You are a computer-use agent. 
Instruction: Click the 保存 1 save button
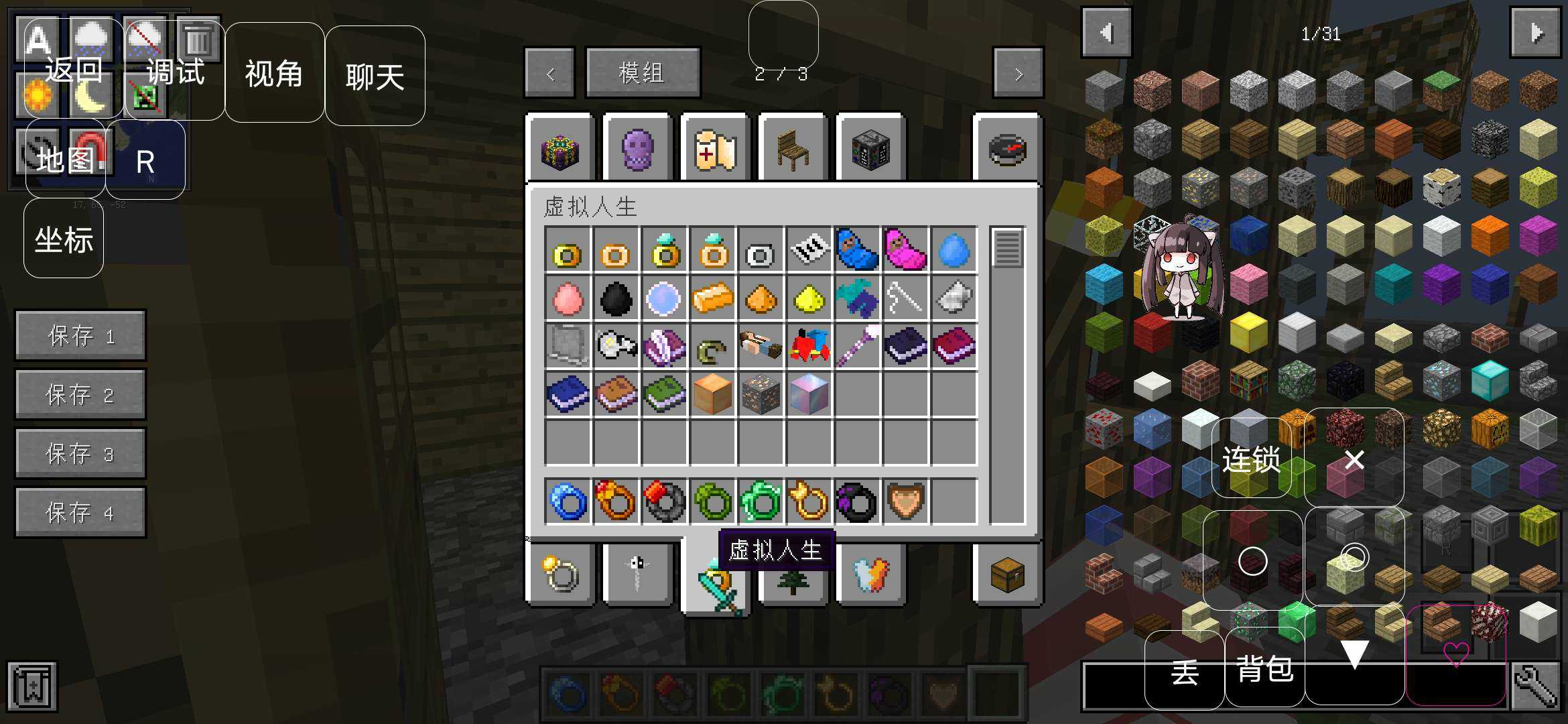80,335
